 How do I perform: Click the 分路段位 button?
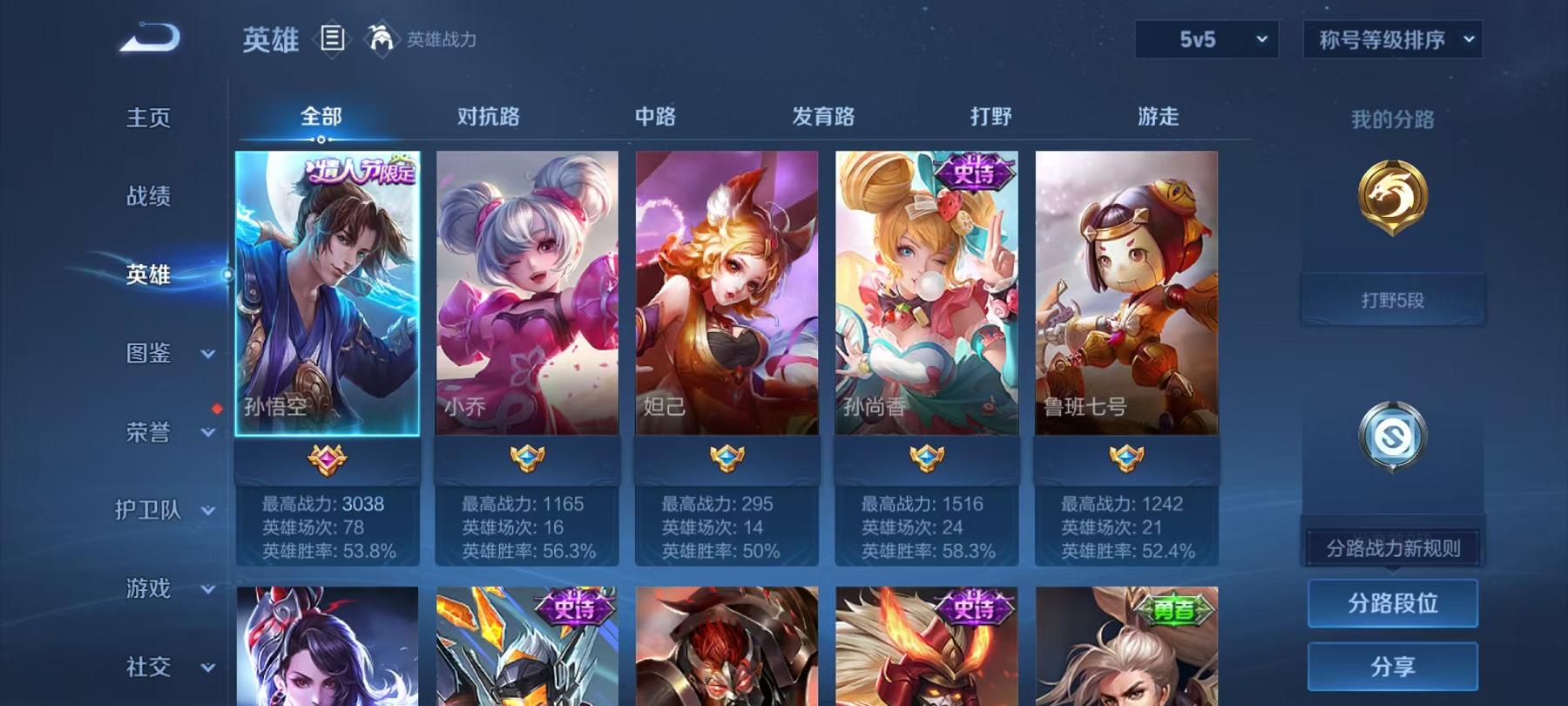1393,601
